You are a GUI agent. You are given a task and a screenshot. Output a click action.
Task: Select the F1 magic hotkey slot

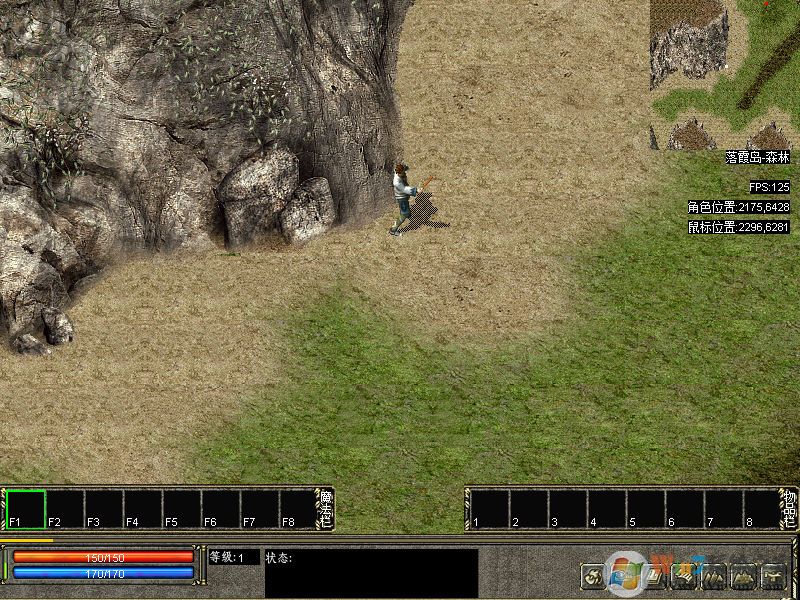click(26, 509)
